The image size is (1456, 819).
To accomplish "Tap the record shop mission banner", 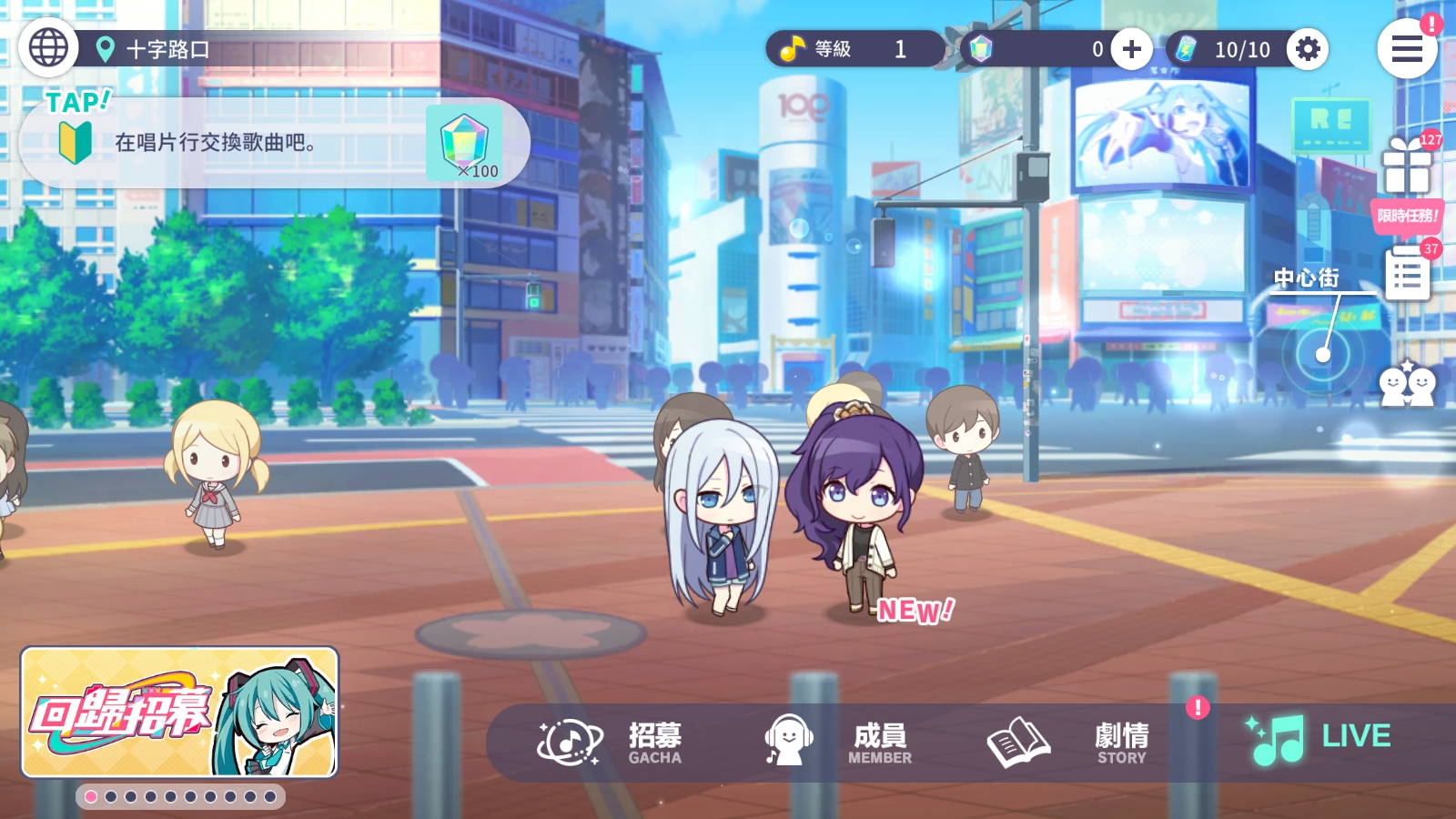I will point(273,143).
